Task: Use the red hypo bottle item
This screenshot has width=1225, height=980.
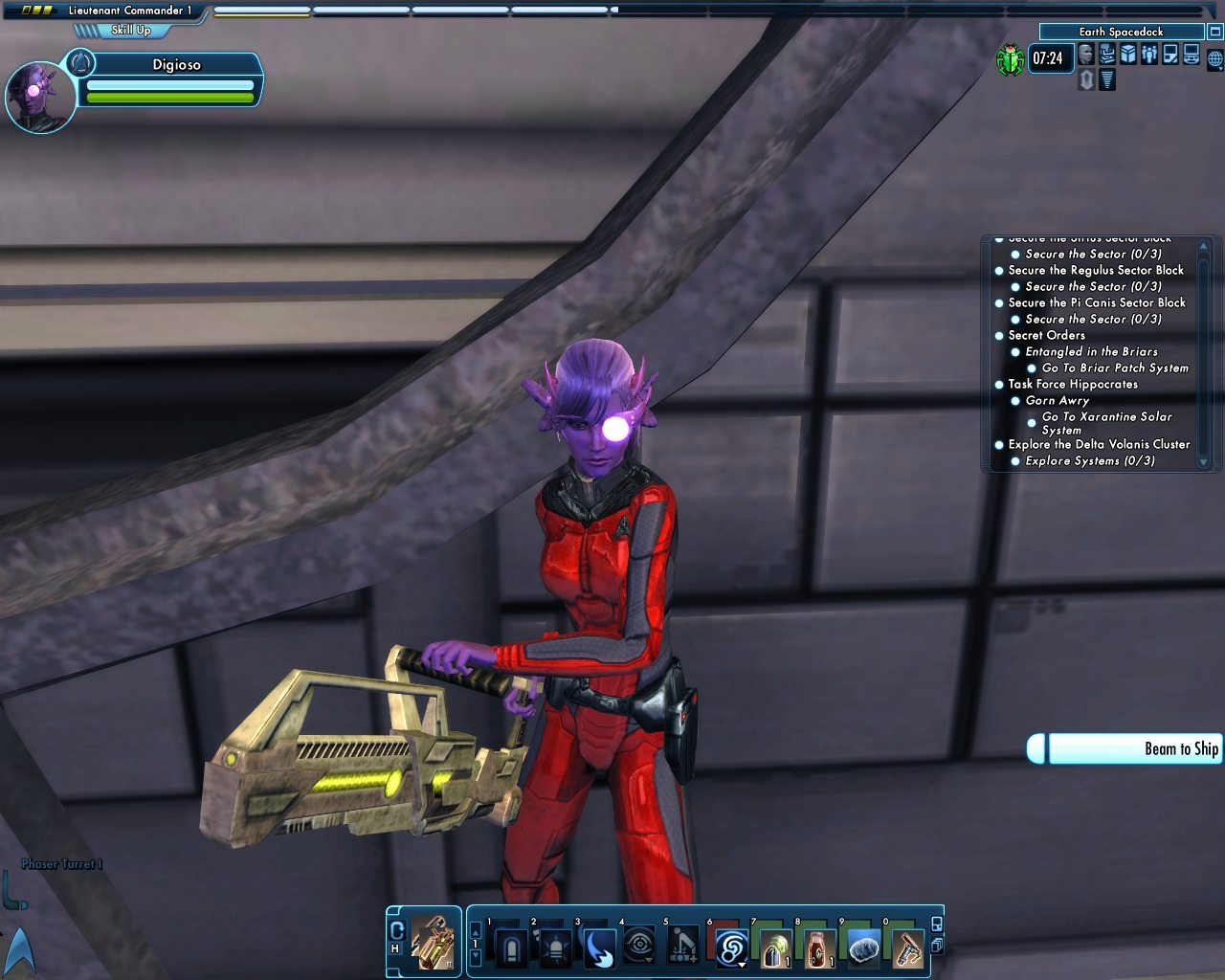Action: click(x=816, y=948)
